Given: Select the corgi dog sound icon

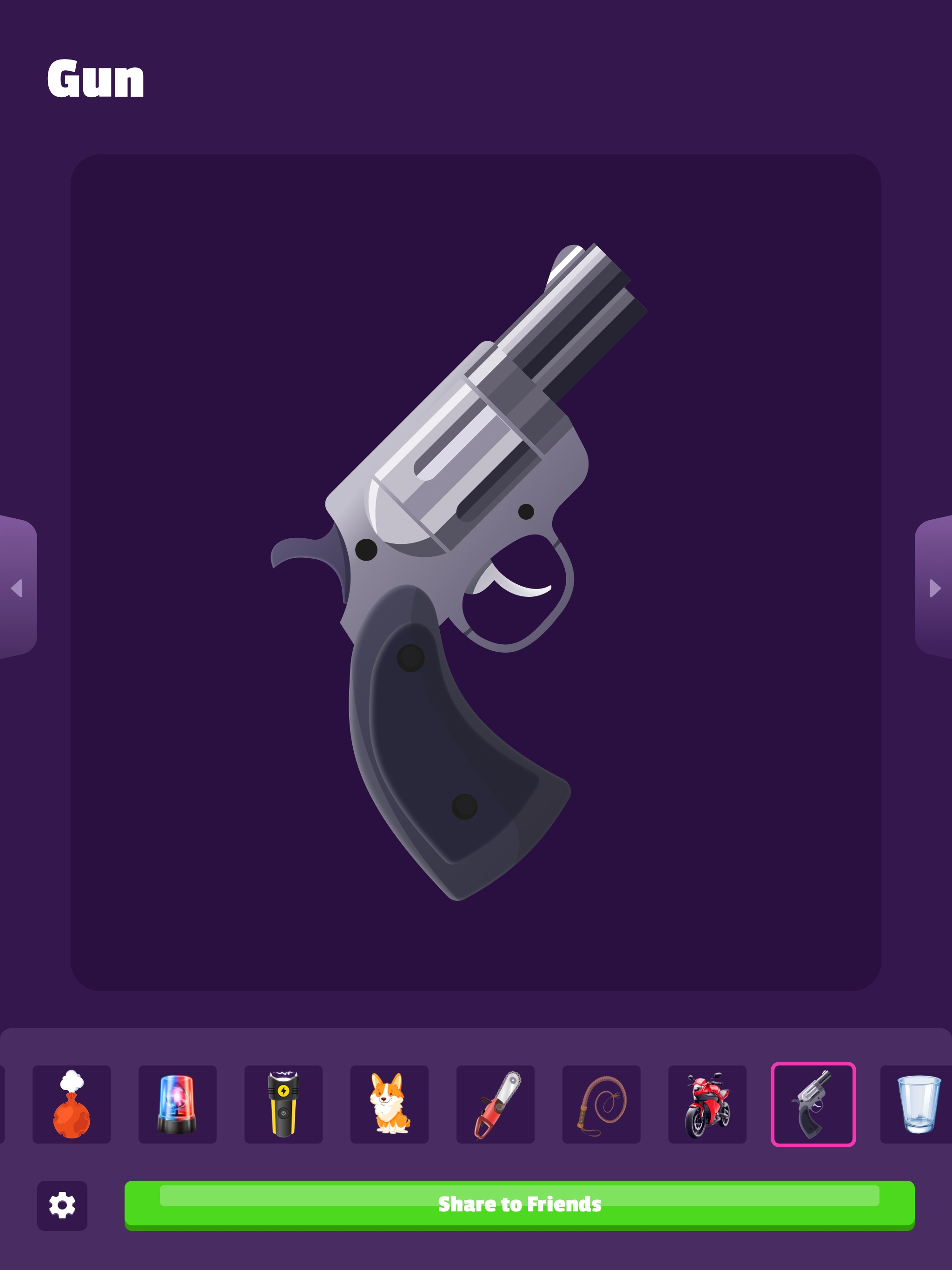Looking at the screenshot, I should click(390, 1105).
